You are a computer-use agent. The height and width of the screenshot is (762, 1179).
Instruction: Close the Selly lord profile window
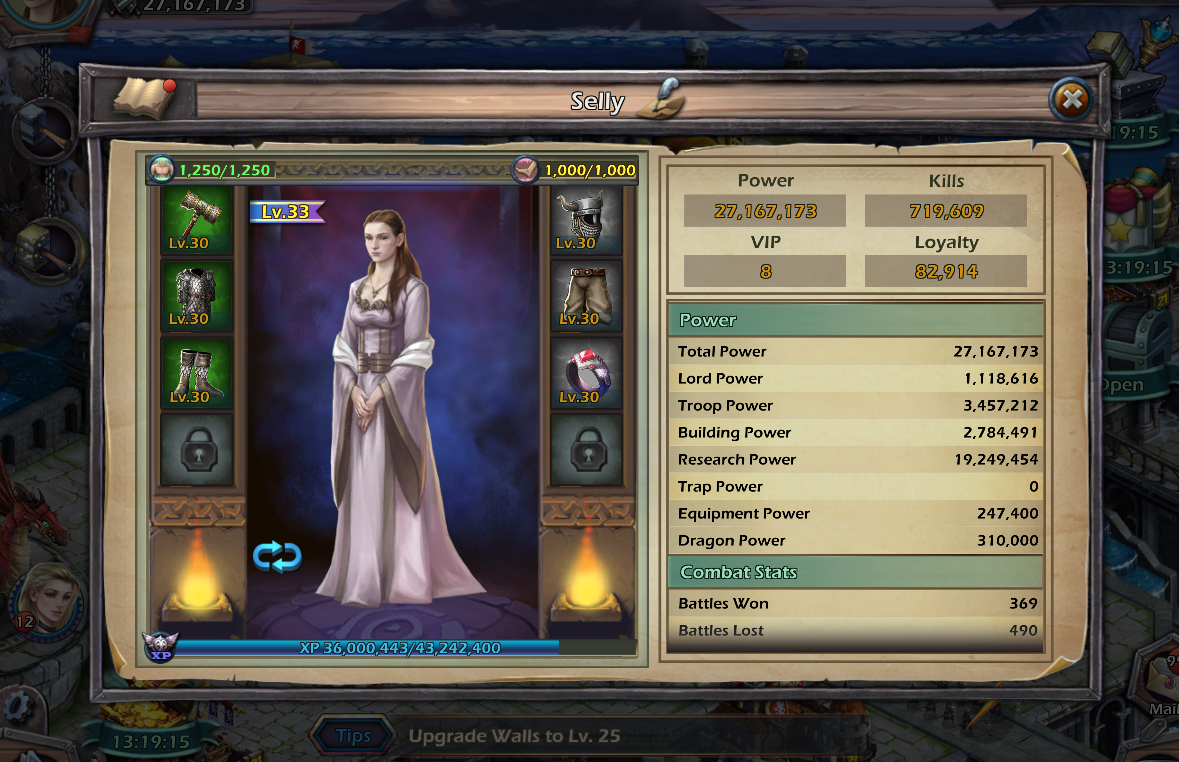coord(1071,100)
